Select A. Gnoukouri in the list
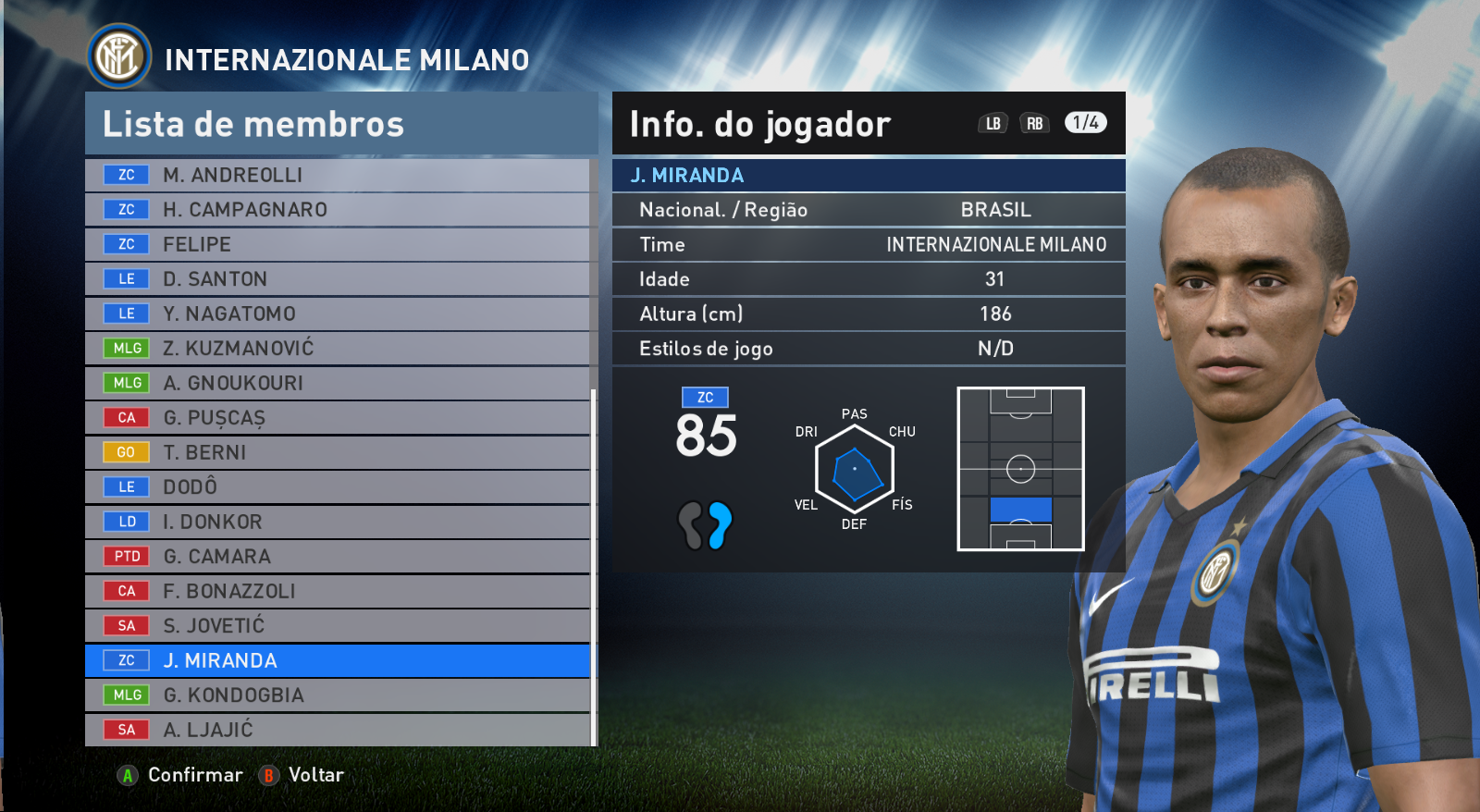This screenshot has height=812, width=1480. (x=338, y=383)
